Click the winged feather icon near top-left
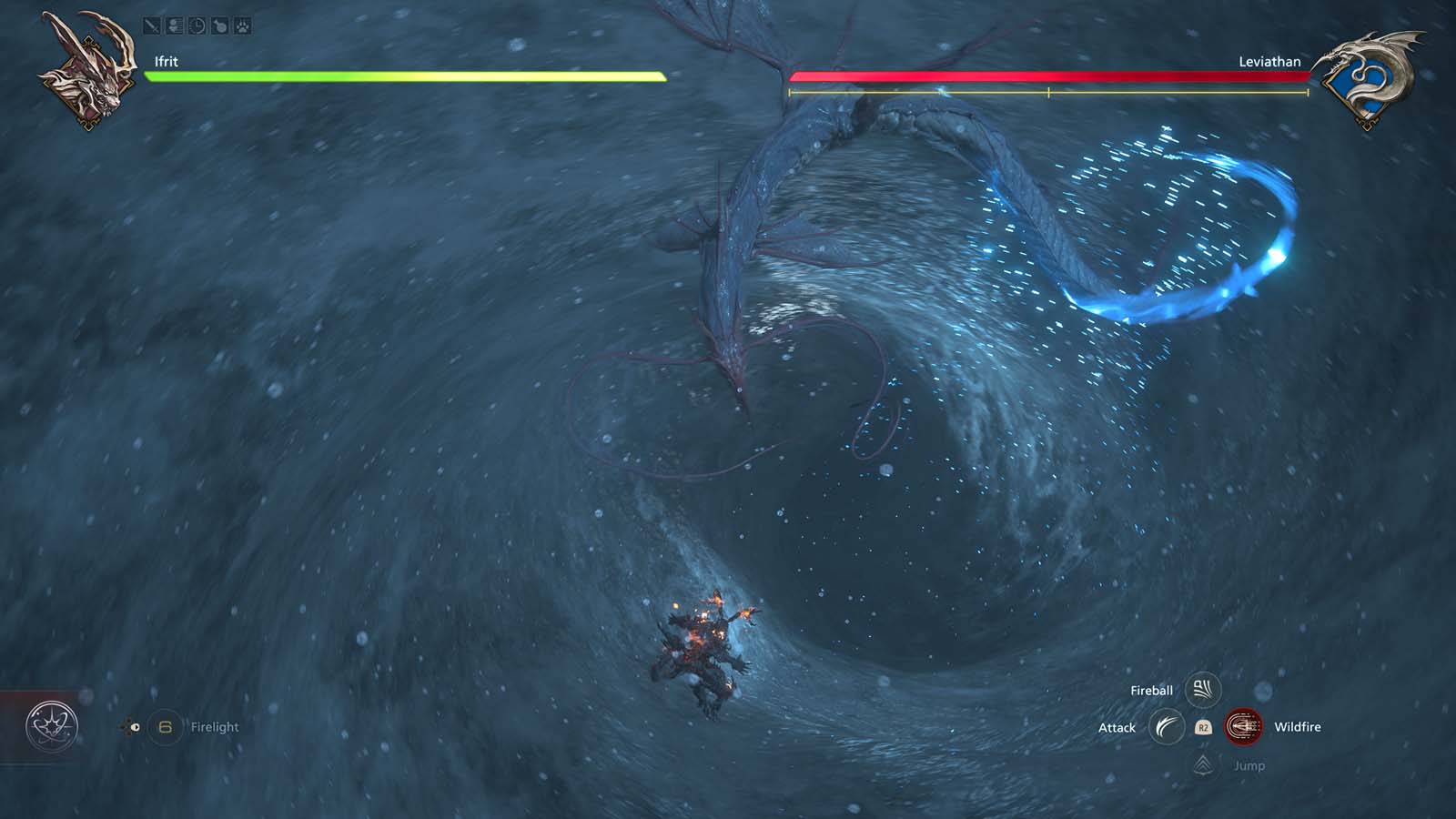 (x=174, y=25)
